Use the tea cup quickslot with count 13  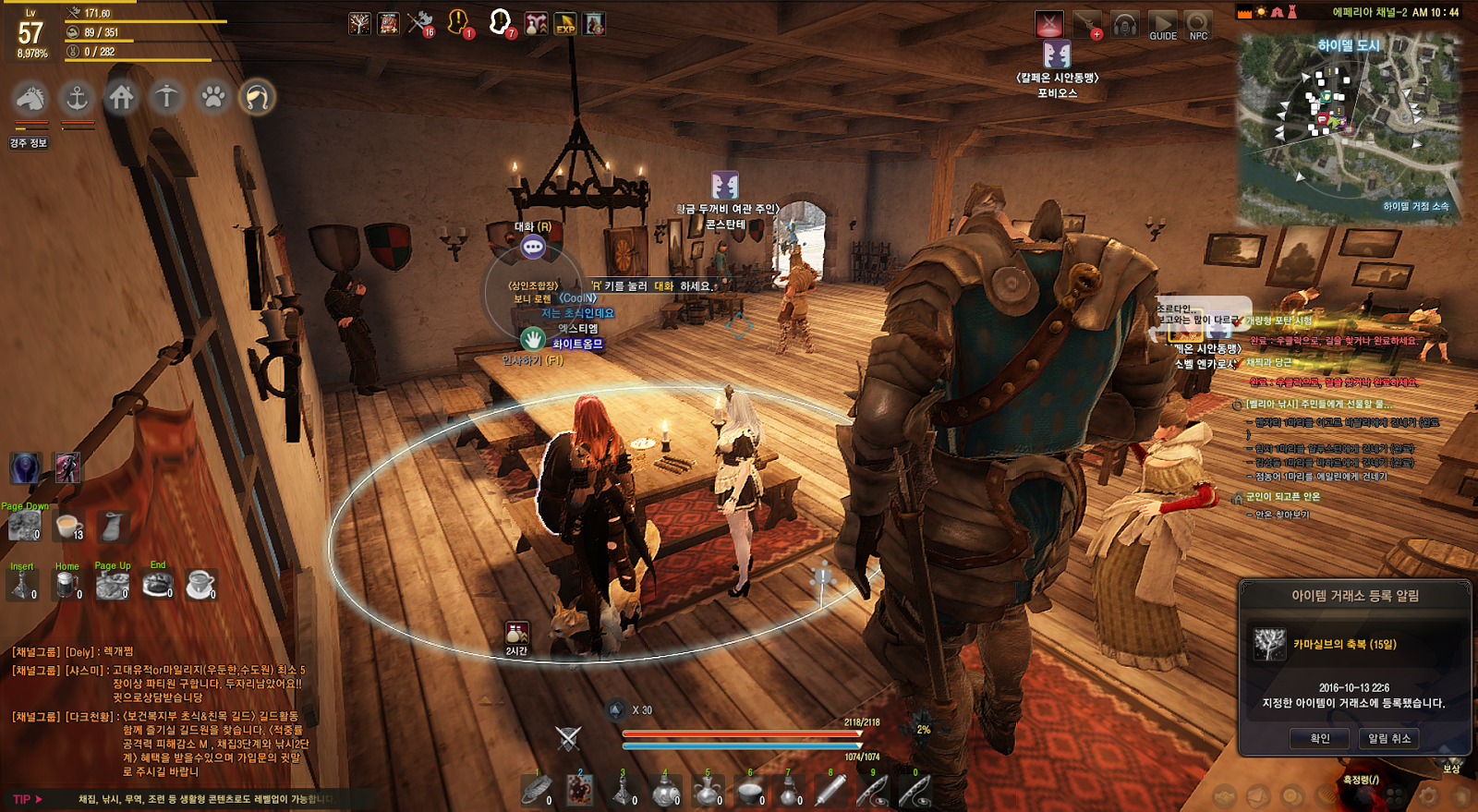click(68, 527)
